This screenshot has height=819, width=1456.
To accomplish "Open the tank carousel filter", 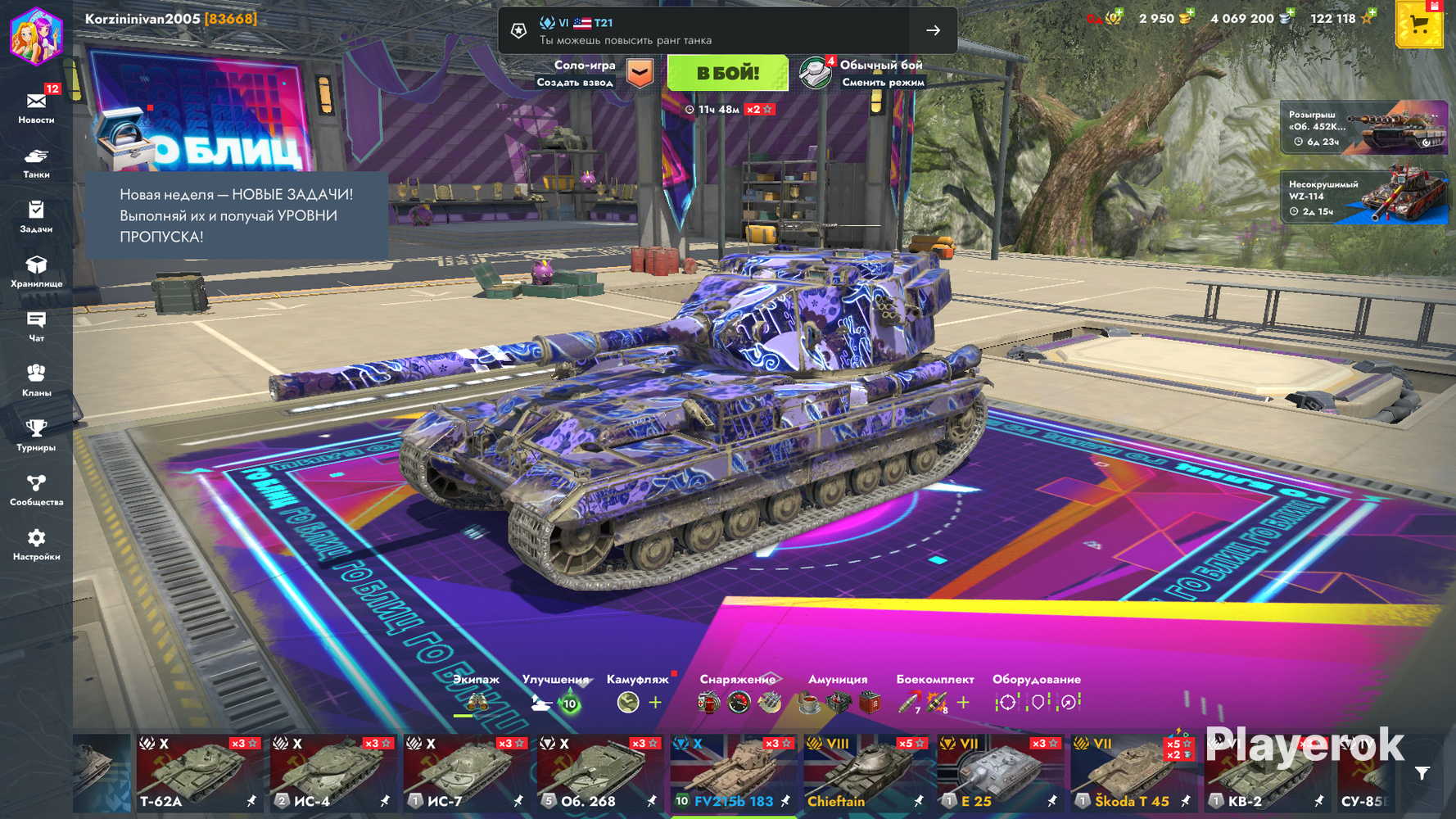I will (1422, 772).
